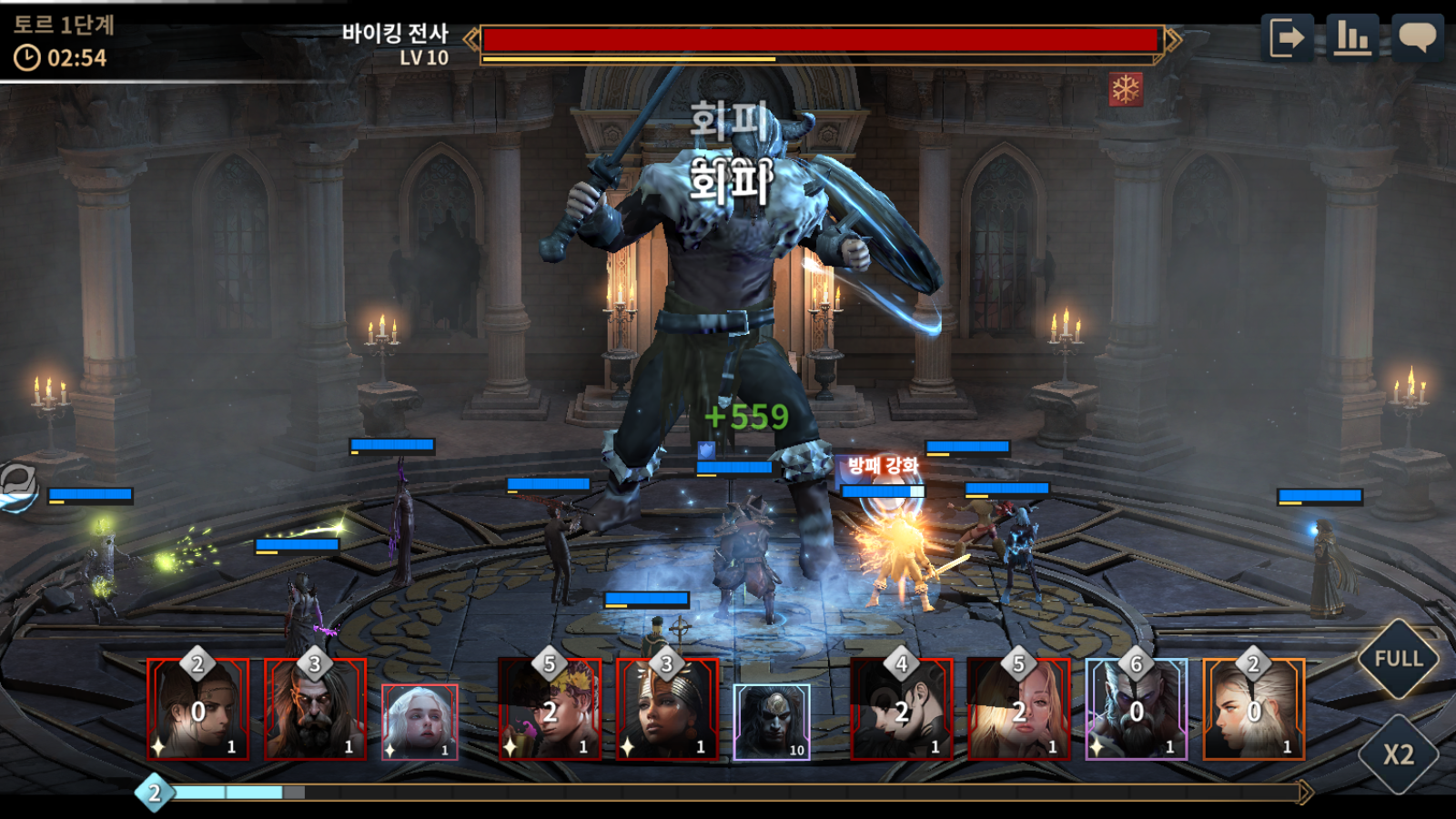Click the blue mana gem numbered 2
Viewport: 1456px width, 819px height.
[154, 793]
